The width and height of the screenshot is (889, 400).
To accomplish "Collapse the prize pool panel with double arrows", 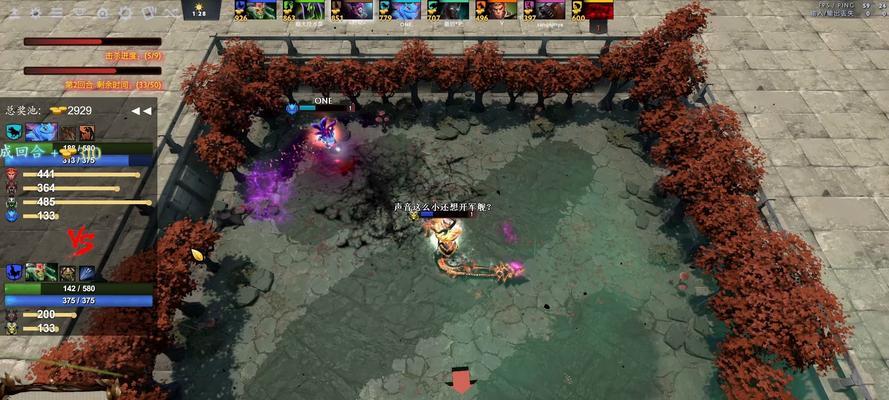I will click(142, 111).
